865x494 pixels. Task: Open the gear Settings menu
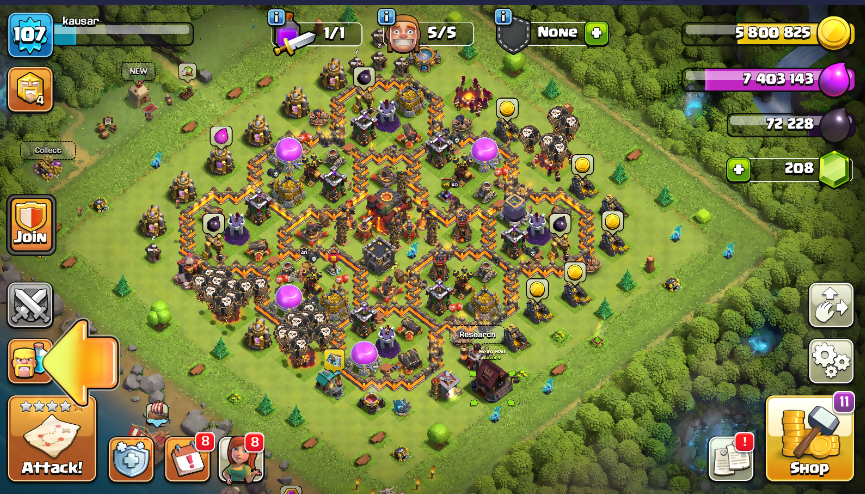pyautogui.click(x=831, y=360)
